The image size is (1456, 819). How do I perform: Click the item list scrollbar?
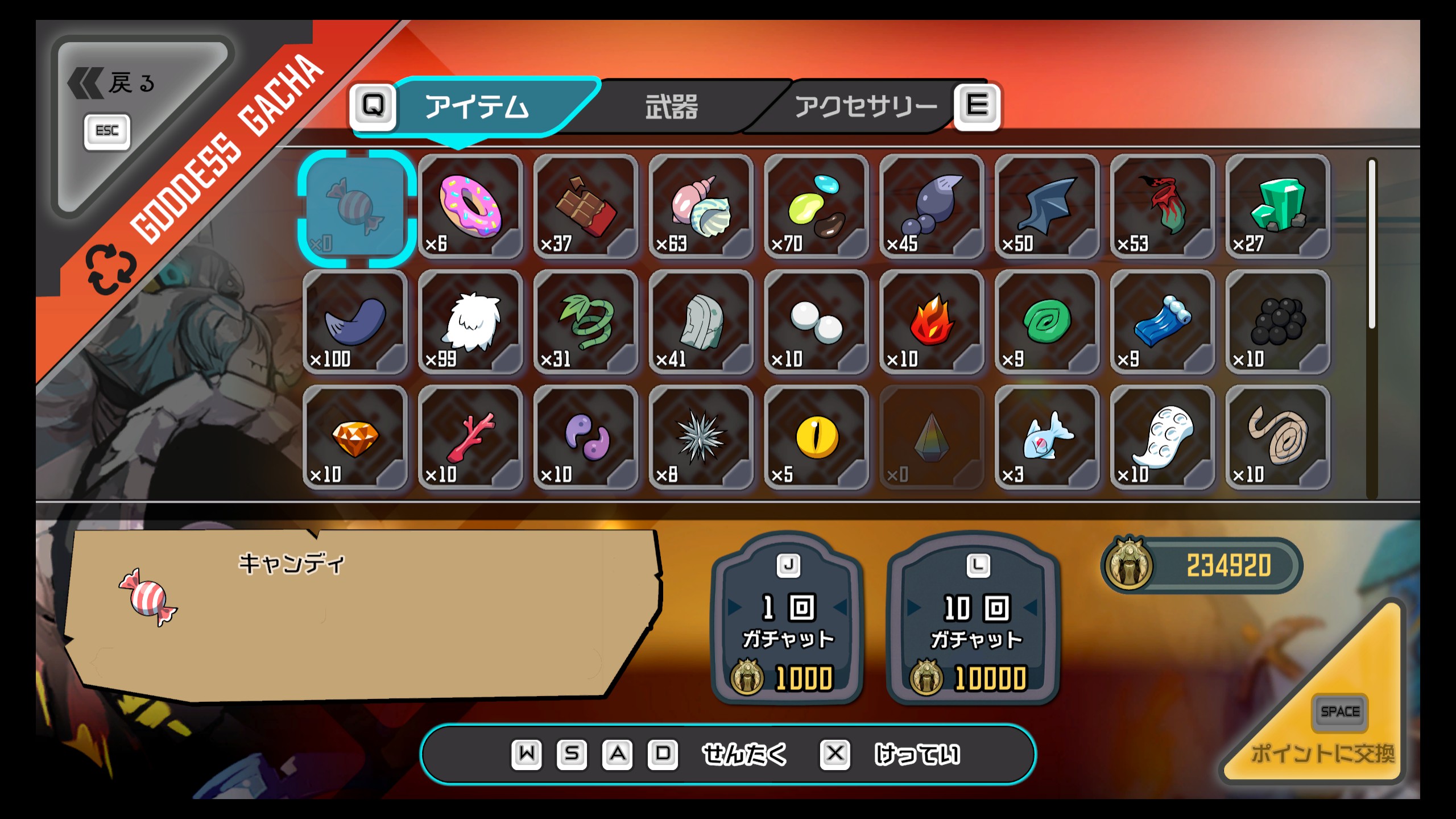pos(1372,245)
